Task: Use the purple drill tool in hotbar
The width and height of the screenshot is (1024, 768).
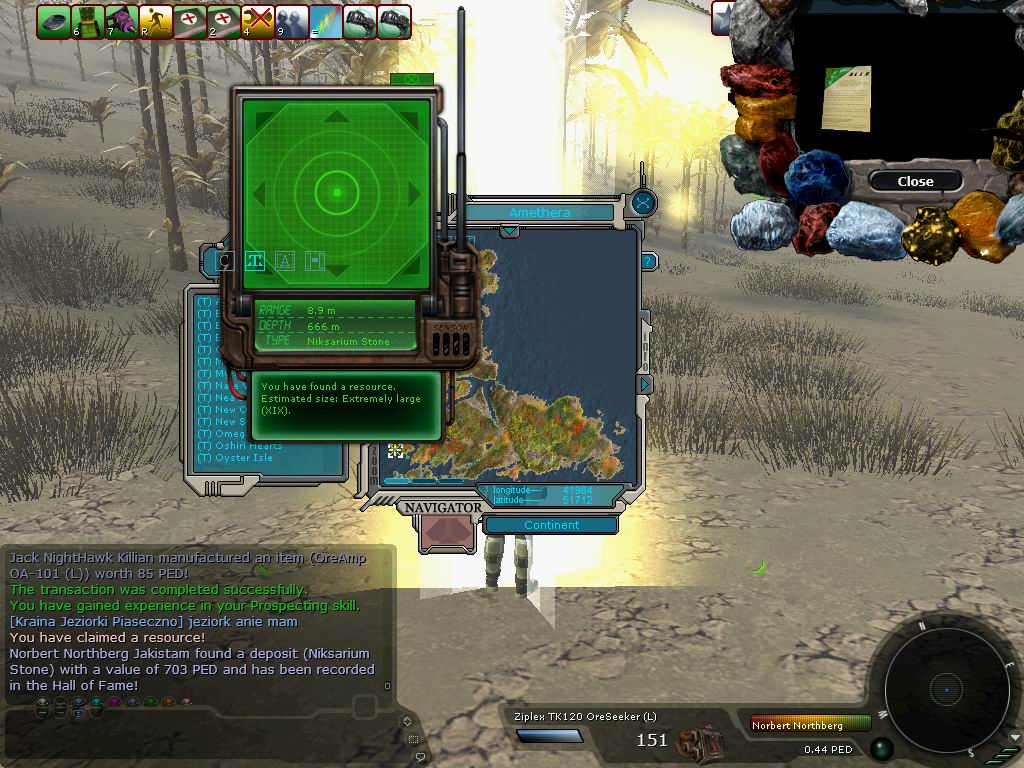Action: pos(122,22)
